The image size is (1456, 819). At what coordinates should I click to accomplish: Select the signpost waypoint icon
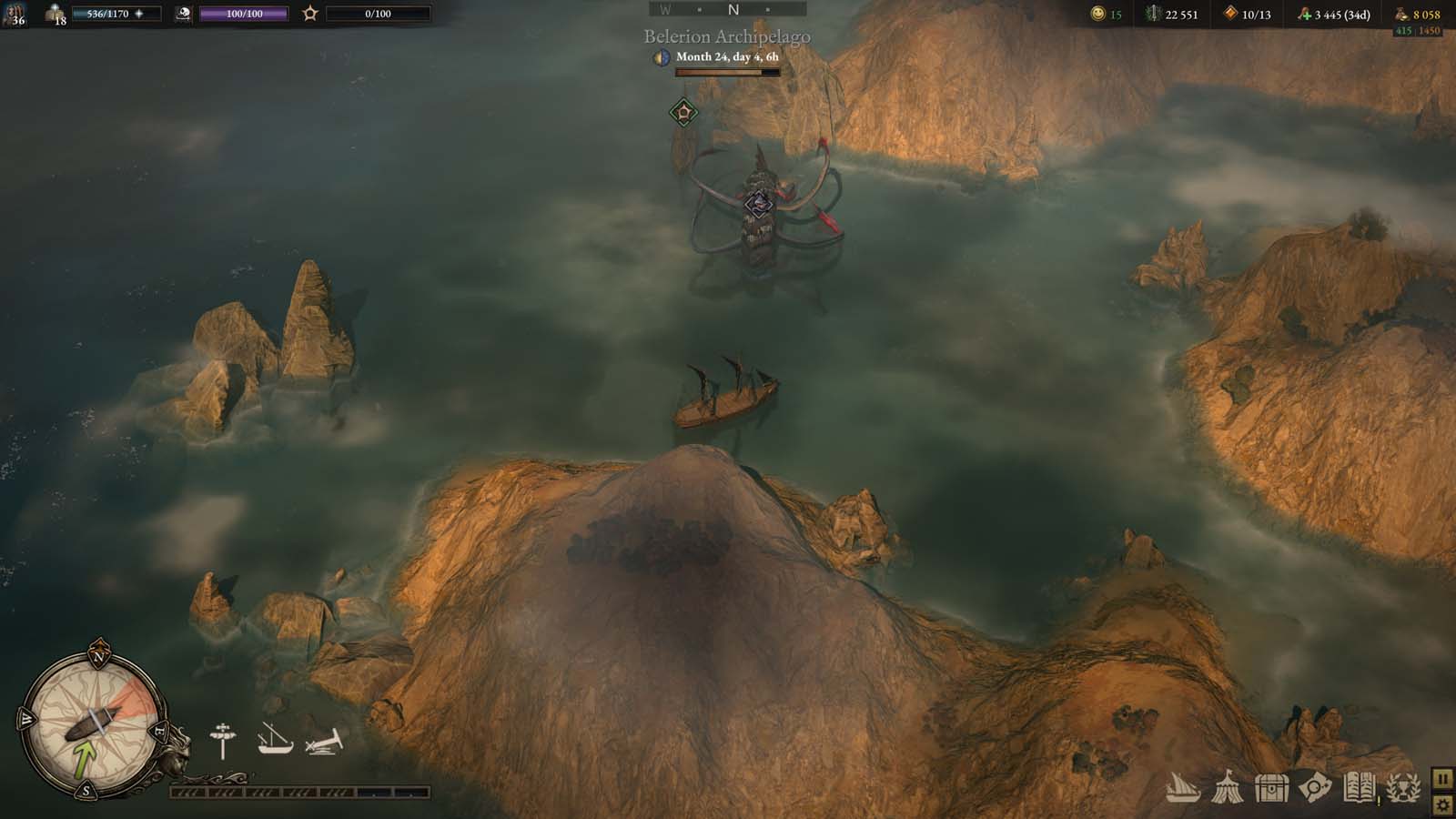[x=221, y=737]
